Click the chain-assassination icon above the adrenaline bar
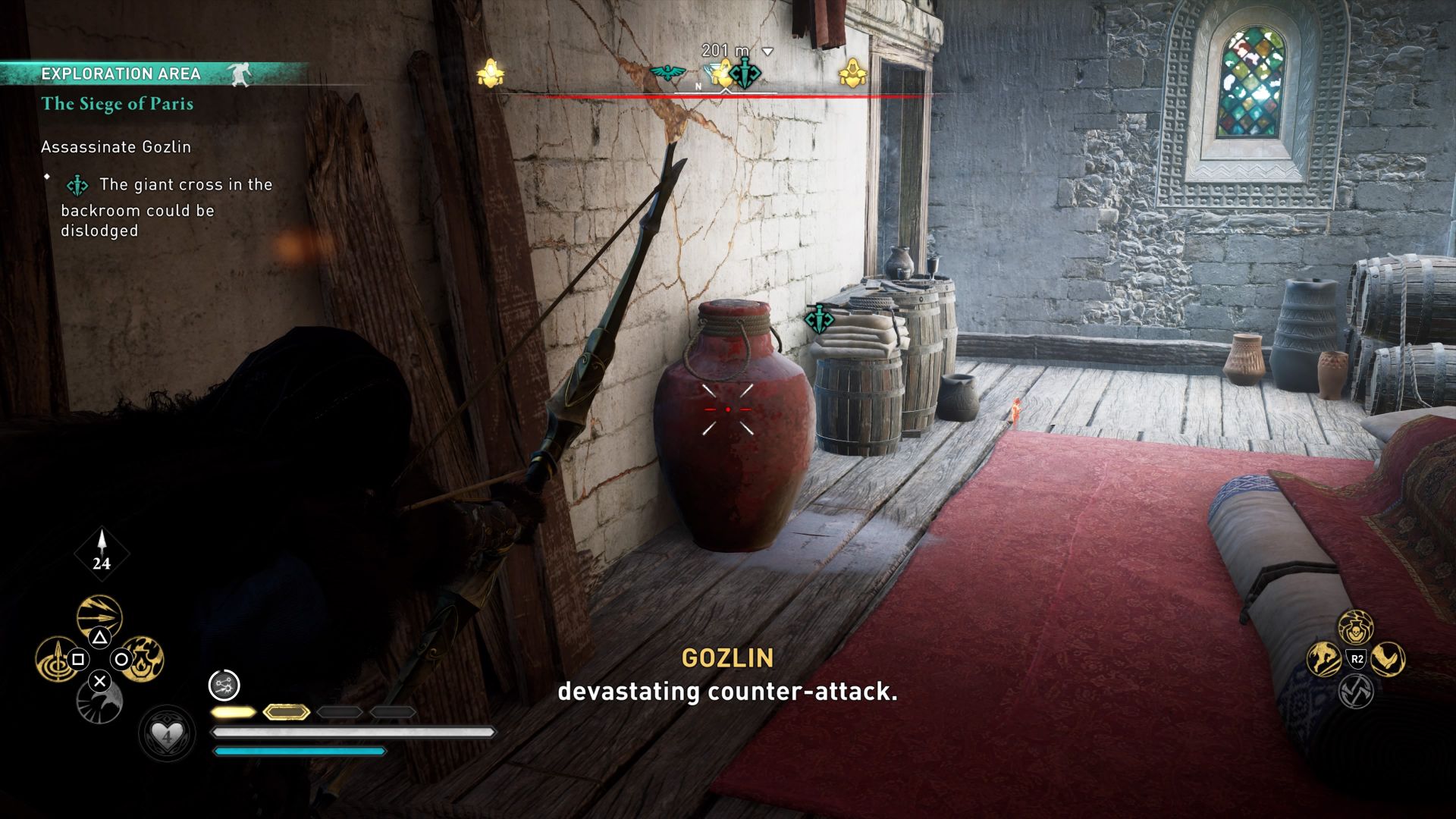 coord(224,685)
